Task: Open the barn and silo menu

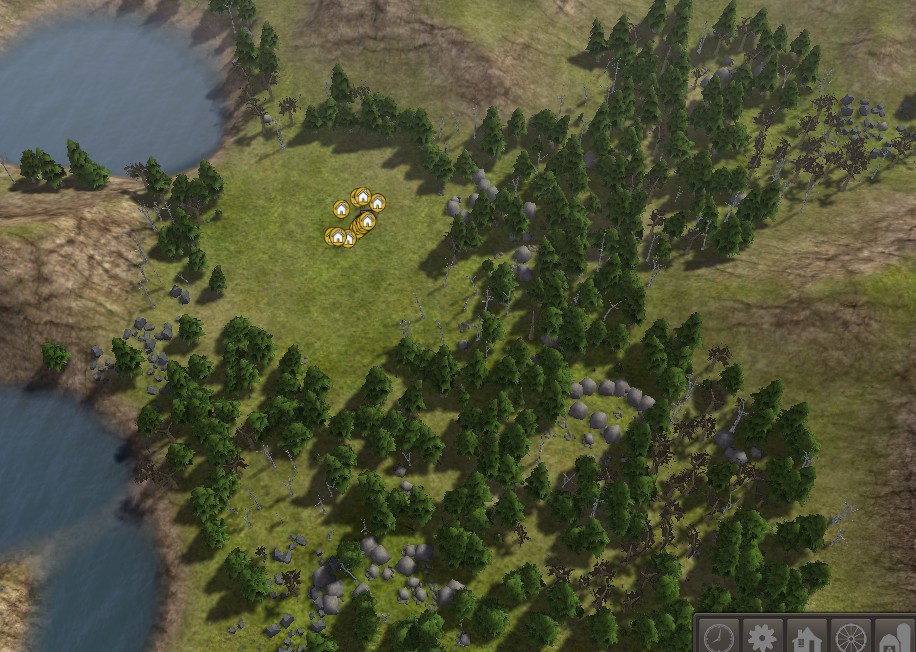Action: [894, 637]
